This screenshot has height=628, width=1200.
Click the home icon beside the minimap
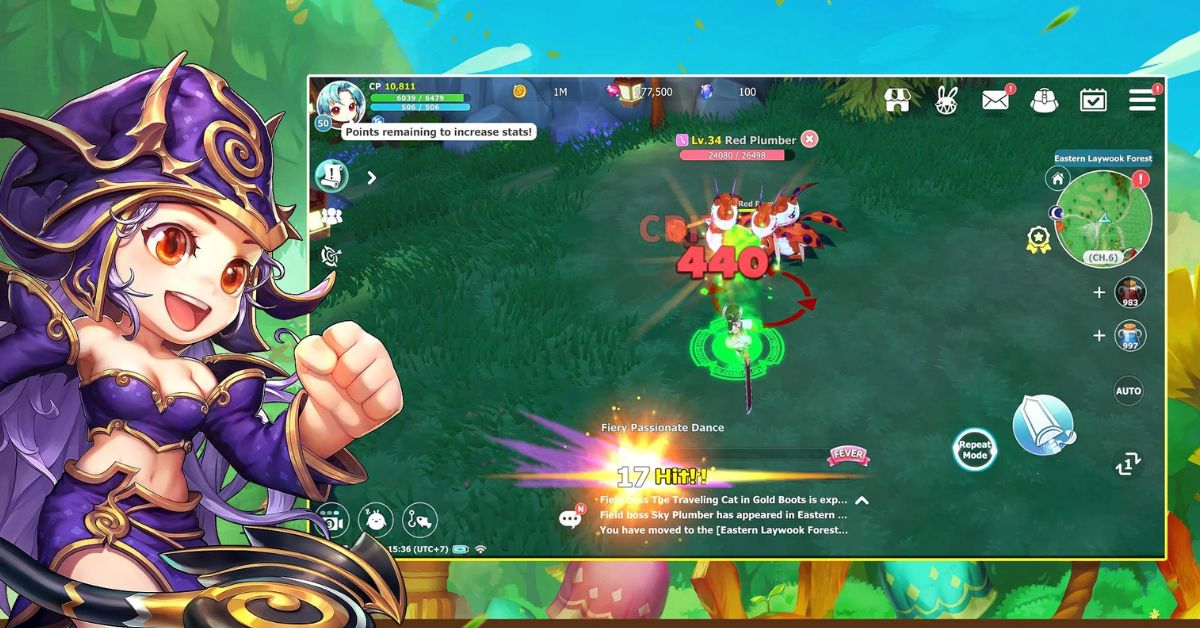[x=1057, y=179]
